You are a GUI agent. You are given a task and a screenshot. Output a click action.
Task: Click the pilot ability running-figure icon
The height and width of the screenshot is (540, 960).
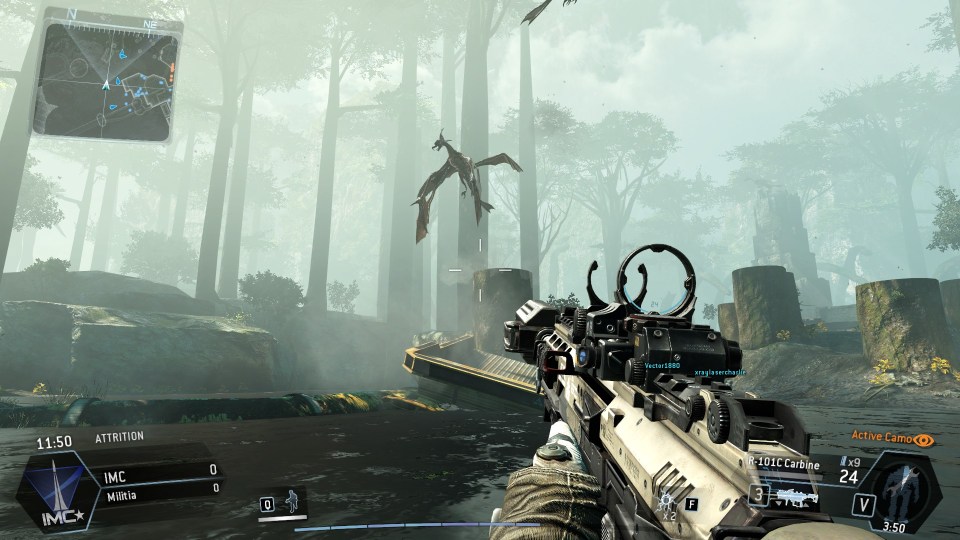click(x=291, y=500)
